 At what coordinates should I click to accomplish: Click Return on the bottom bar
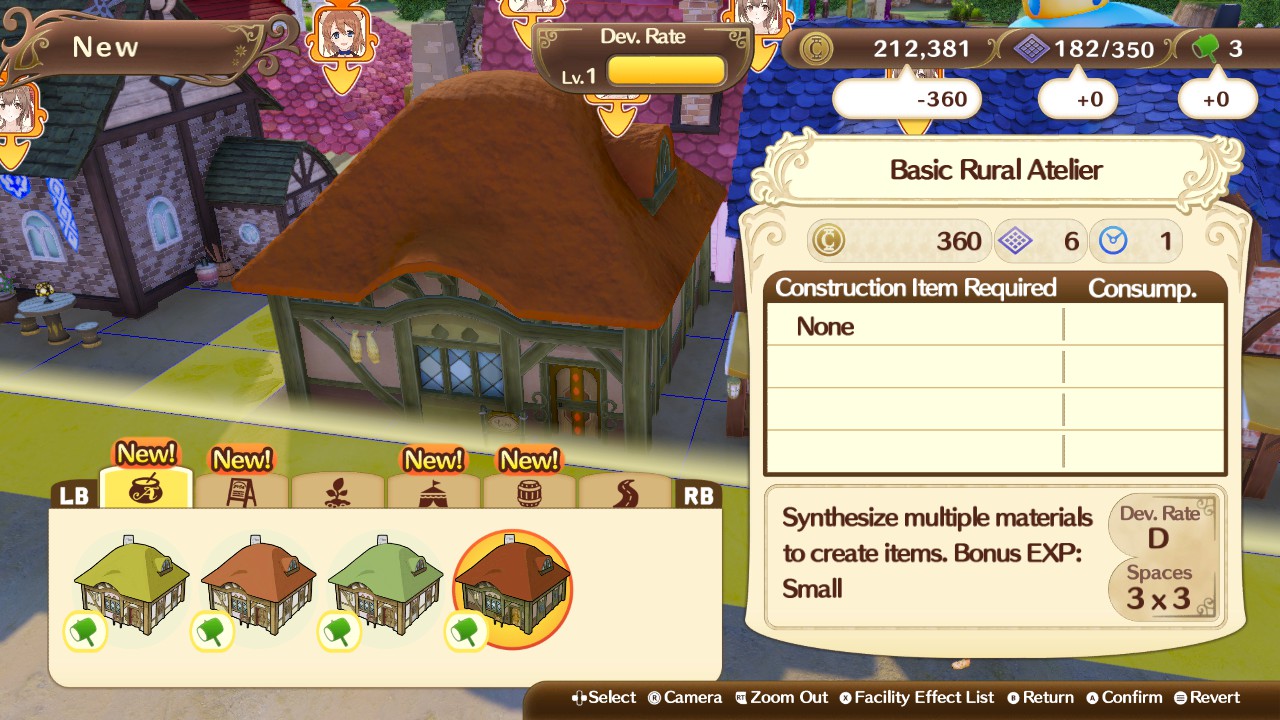[1041, 697]
